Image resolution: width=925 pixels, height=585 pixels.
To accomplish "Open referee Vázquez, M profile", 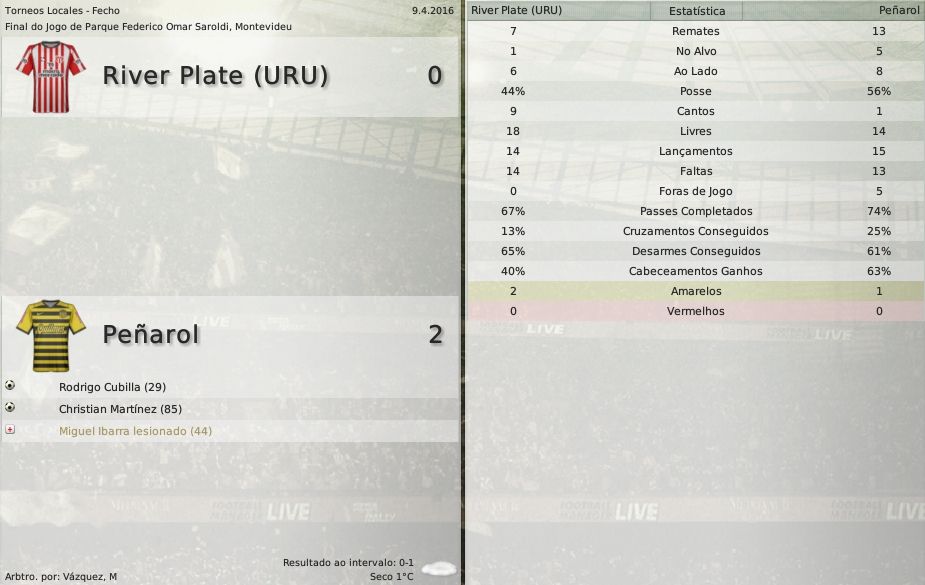I will [85, 577].
